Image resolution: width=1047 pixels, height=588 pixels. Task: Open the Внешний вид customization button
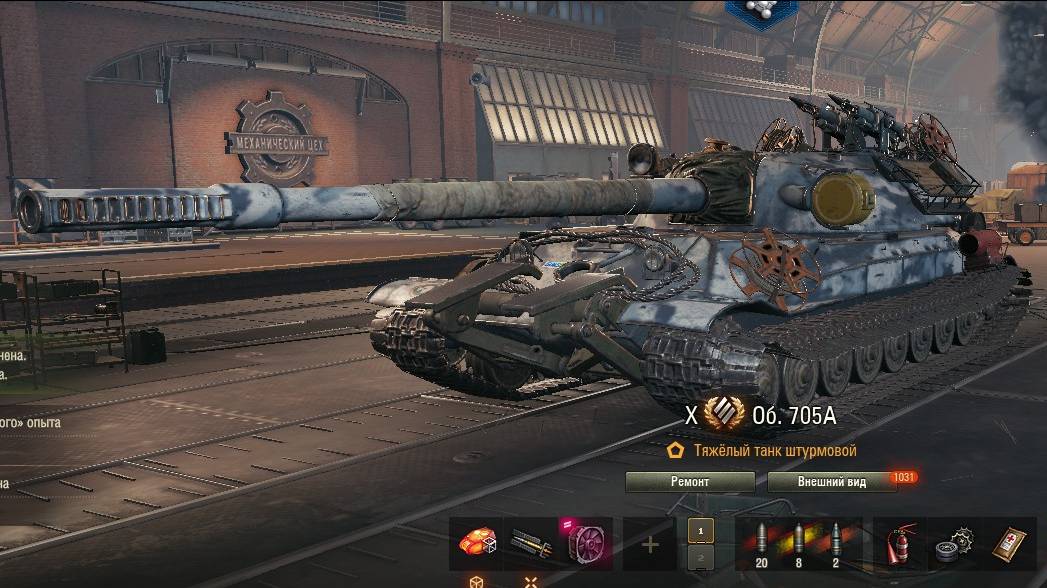tap(831, 482)
